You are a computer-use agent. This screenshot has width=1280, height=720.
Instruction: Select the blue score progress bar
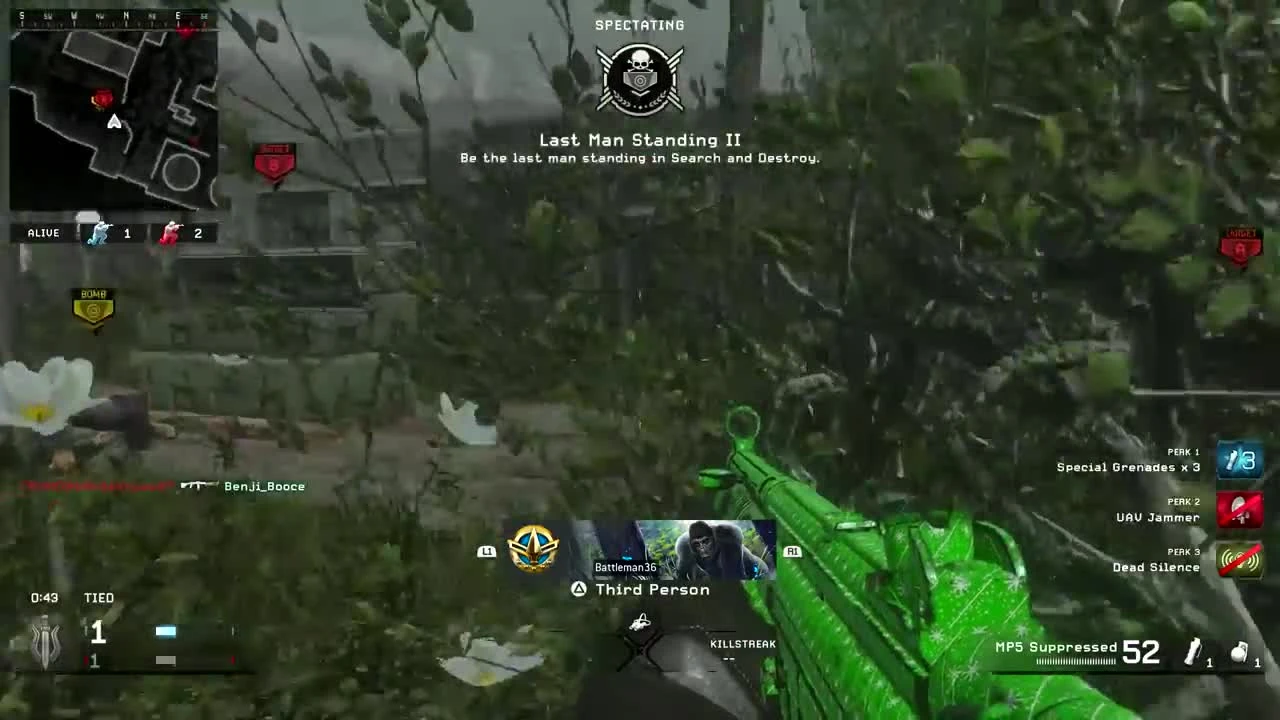(165, 630)
